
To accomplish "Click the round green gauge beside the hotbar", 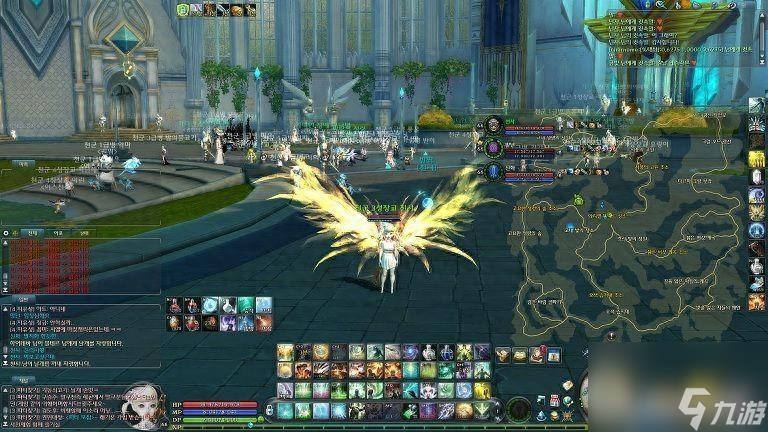I will coord(518,408).
